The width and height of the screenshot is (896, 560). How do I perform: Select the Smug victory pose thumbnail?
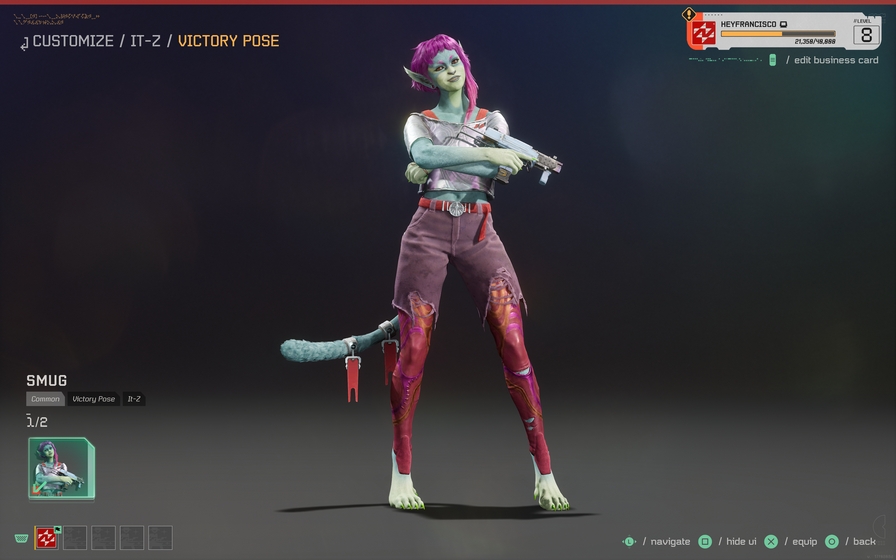point(60,468)
